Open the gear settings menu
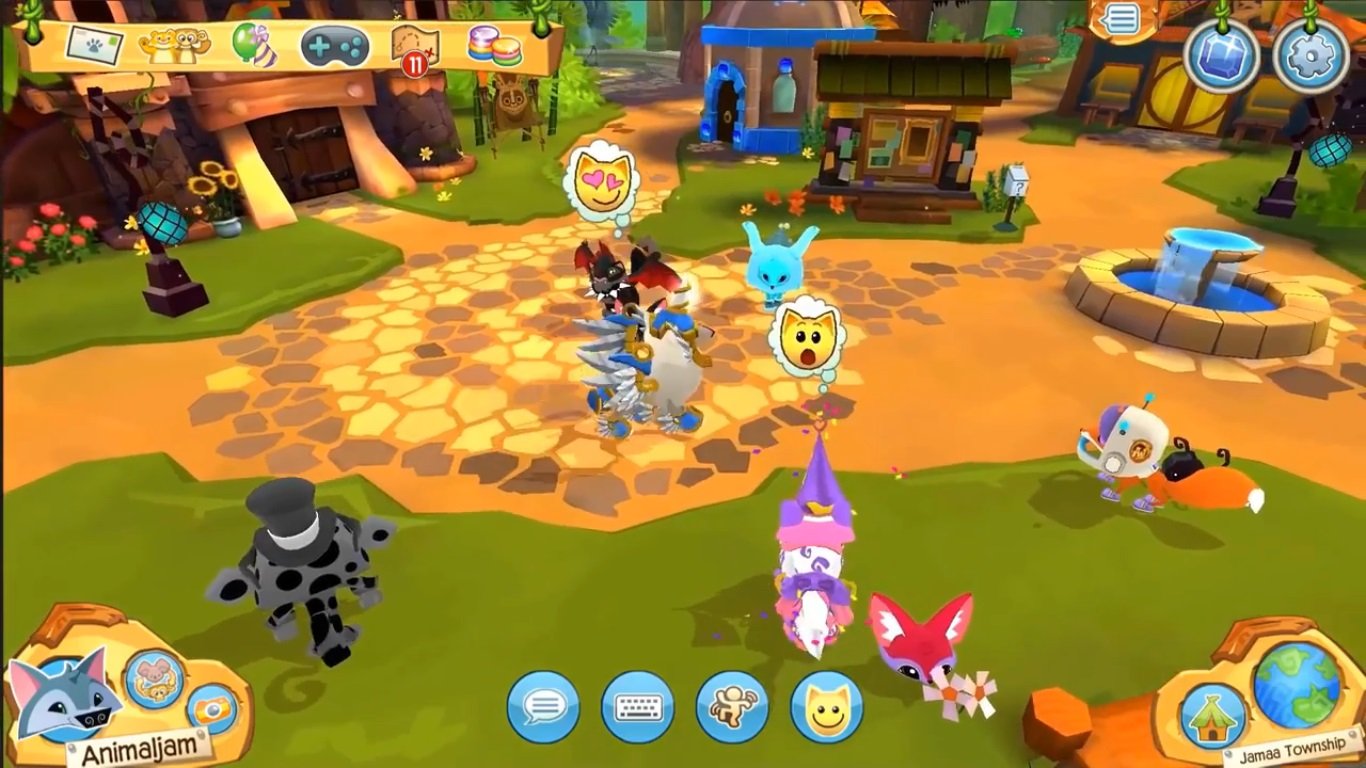 pos(1310,57)
